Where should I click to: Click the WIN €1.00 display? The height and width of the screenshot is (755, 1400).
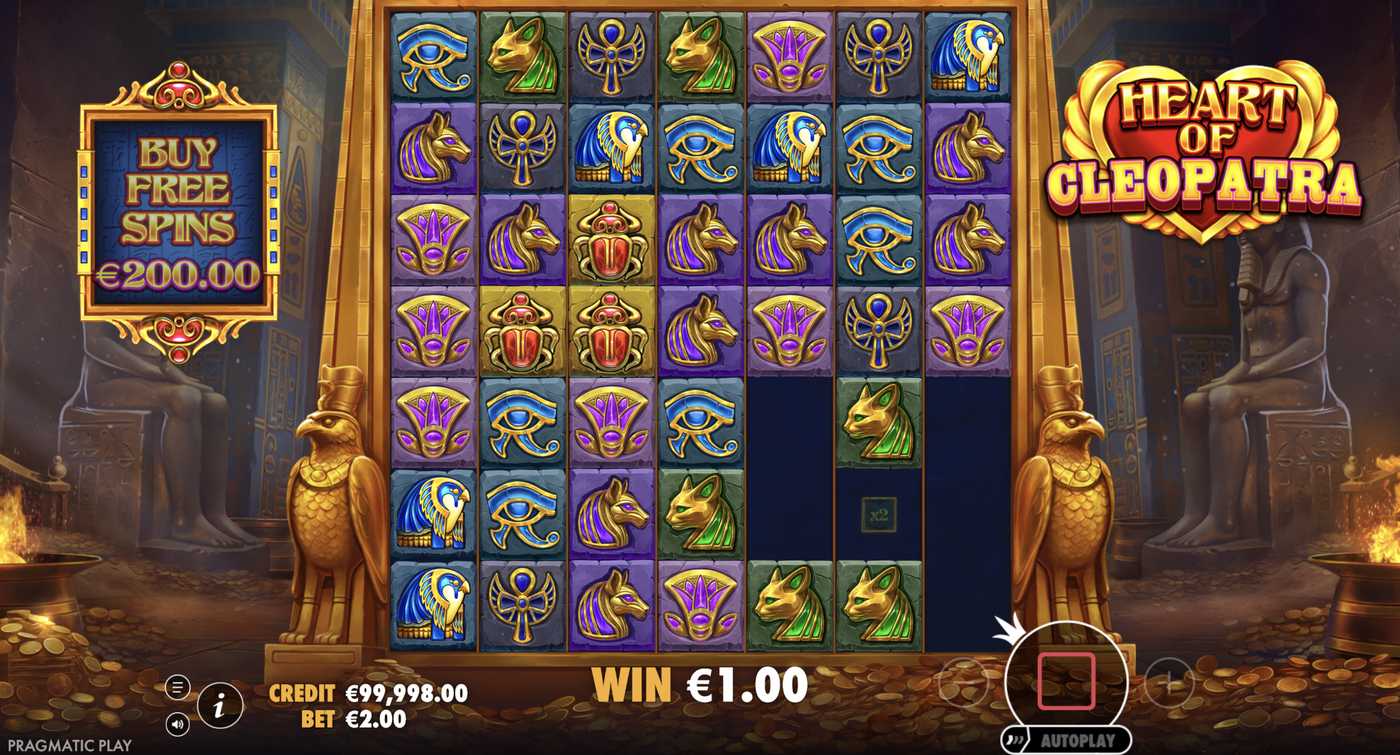pos(697,684)
